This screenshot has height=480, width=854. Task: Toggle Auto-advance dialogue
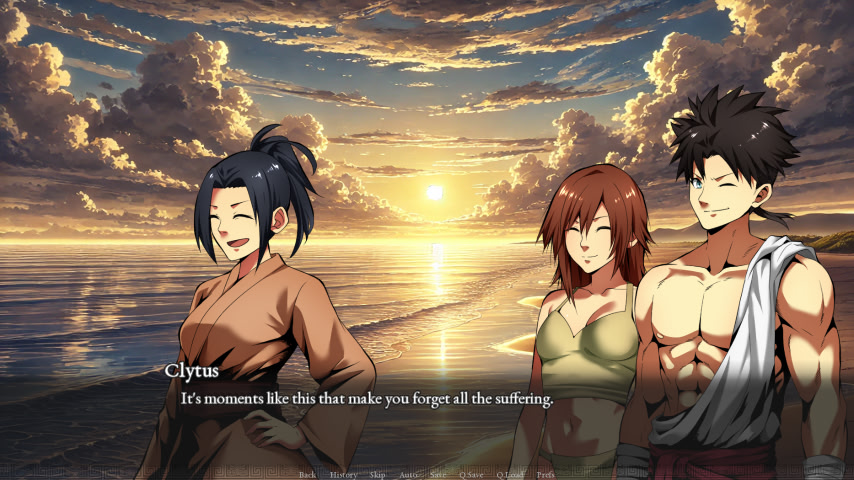click(408, 474)
